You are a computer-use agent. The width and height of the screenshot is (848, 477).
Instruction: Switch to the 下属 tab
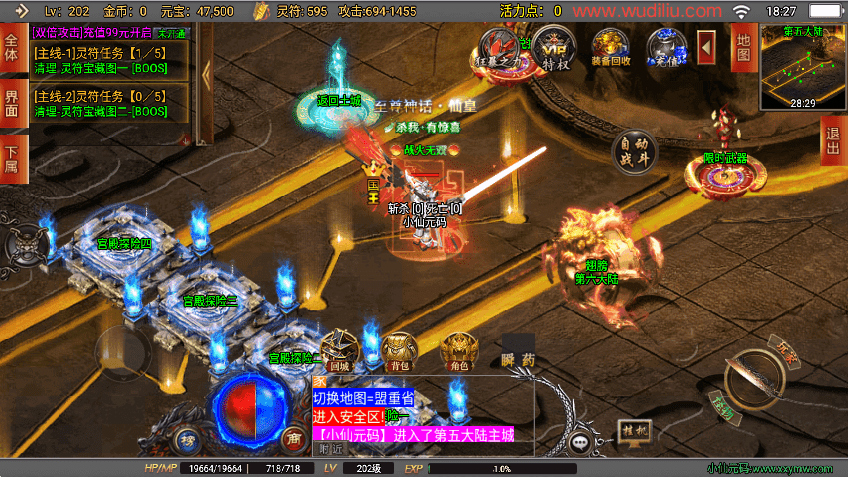12,158
